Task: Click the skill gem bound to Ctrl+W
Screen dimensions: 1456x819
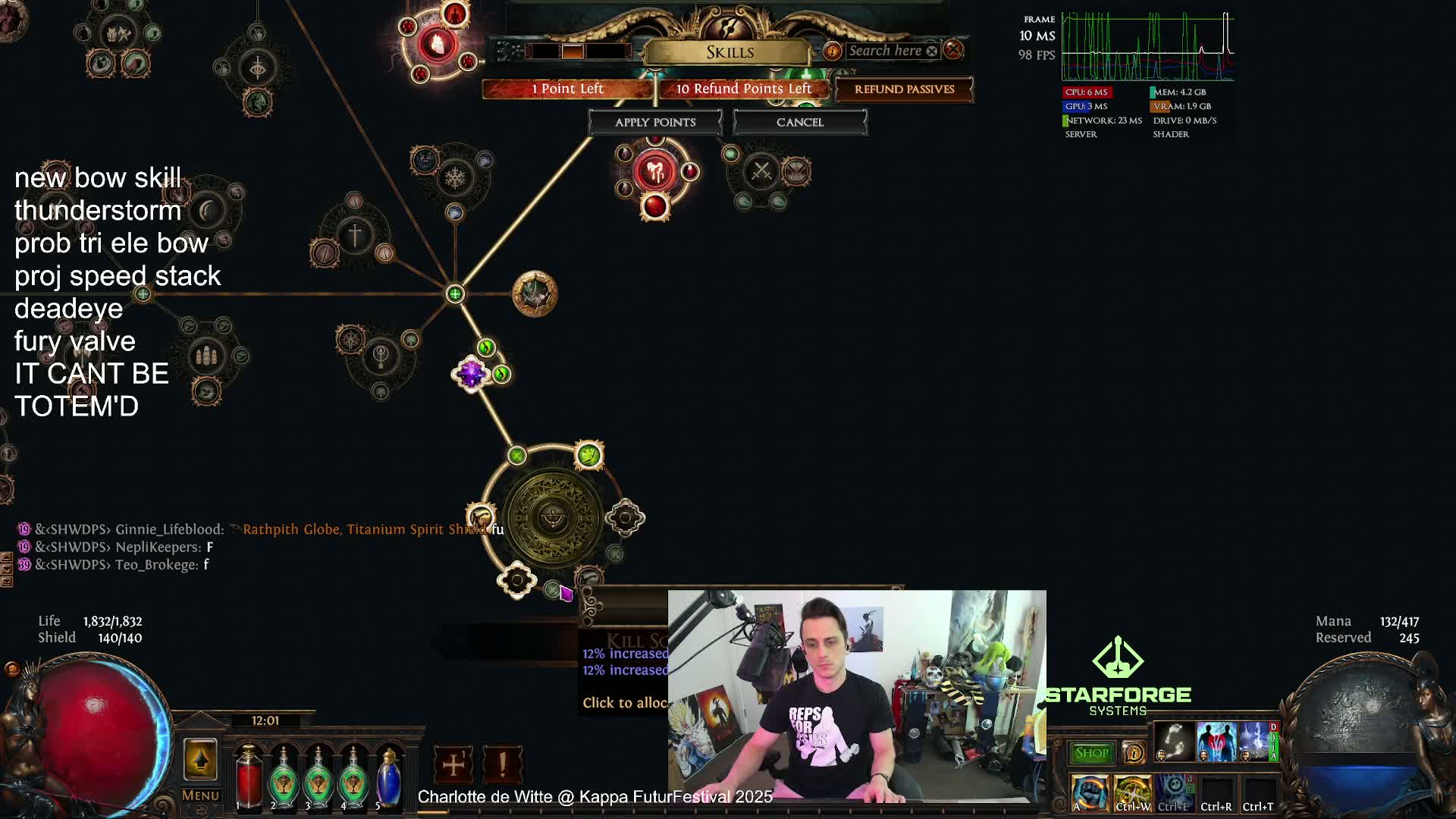Action: pyautogui.click(x=1134, y=789)
